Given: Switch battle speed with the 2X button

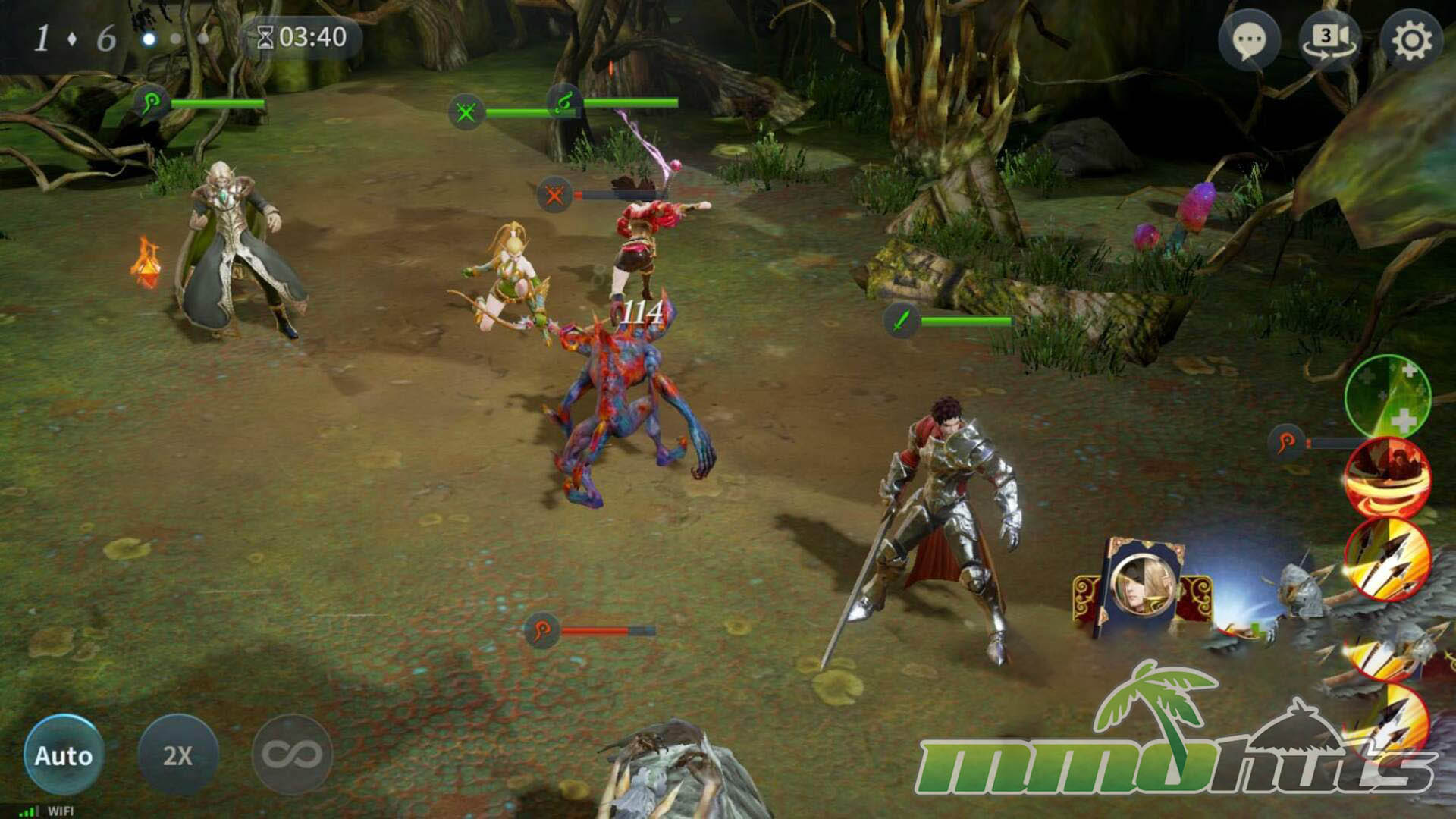Looking at the screenshot, I should 178,755.
